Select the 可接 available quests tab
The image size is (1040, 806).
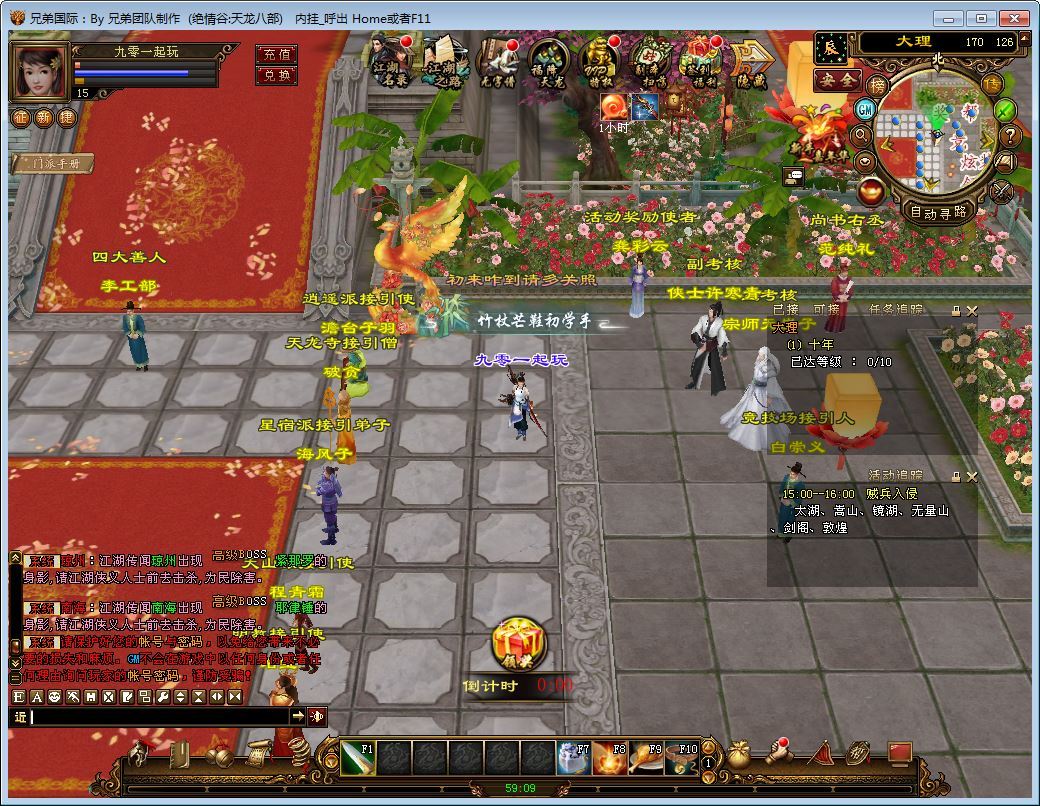(827, 310)
